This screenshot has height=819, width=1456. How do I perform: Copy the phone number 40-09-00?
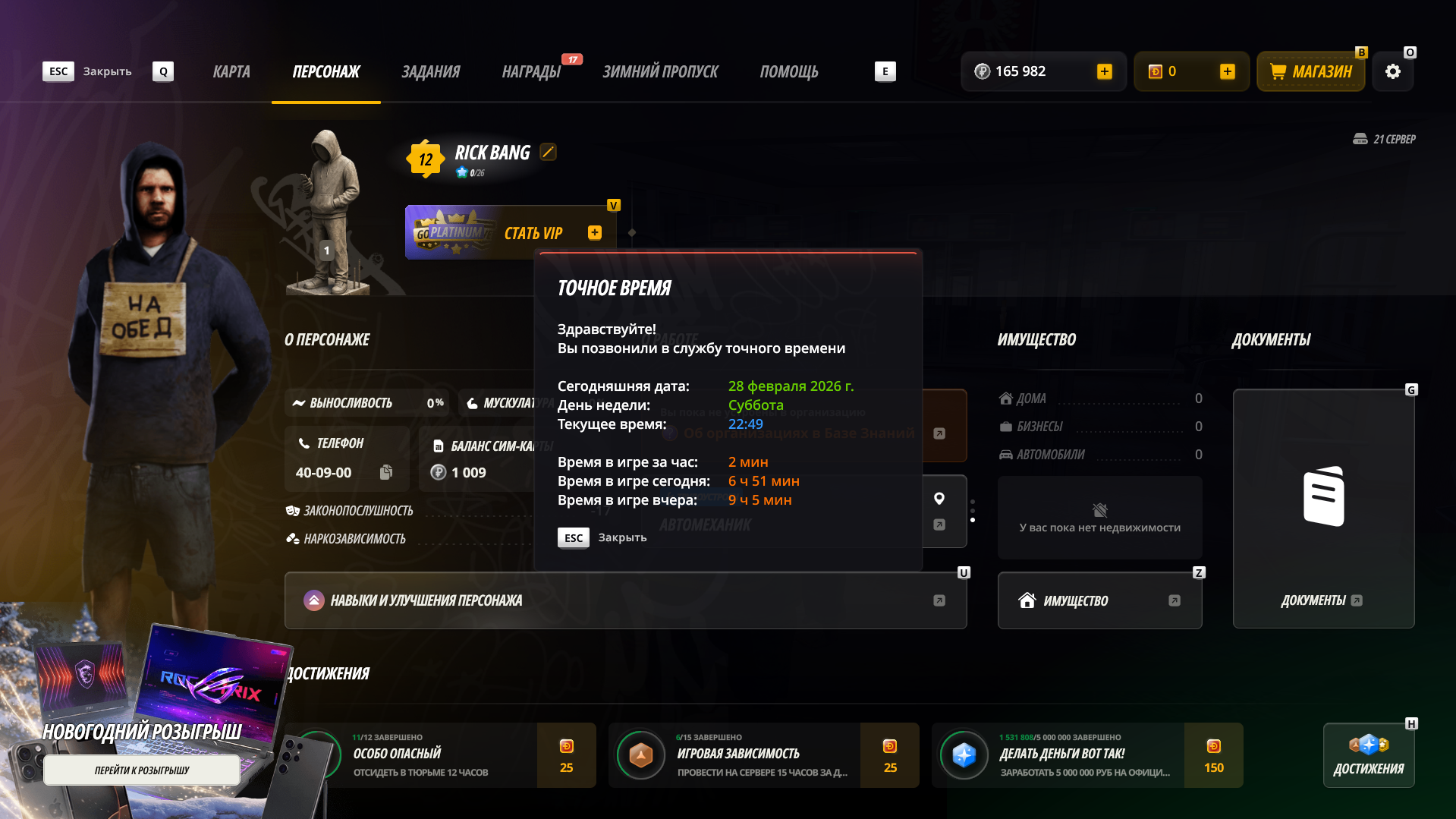pyautogui.click(x=386, y=472)
